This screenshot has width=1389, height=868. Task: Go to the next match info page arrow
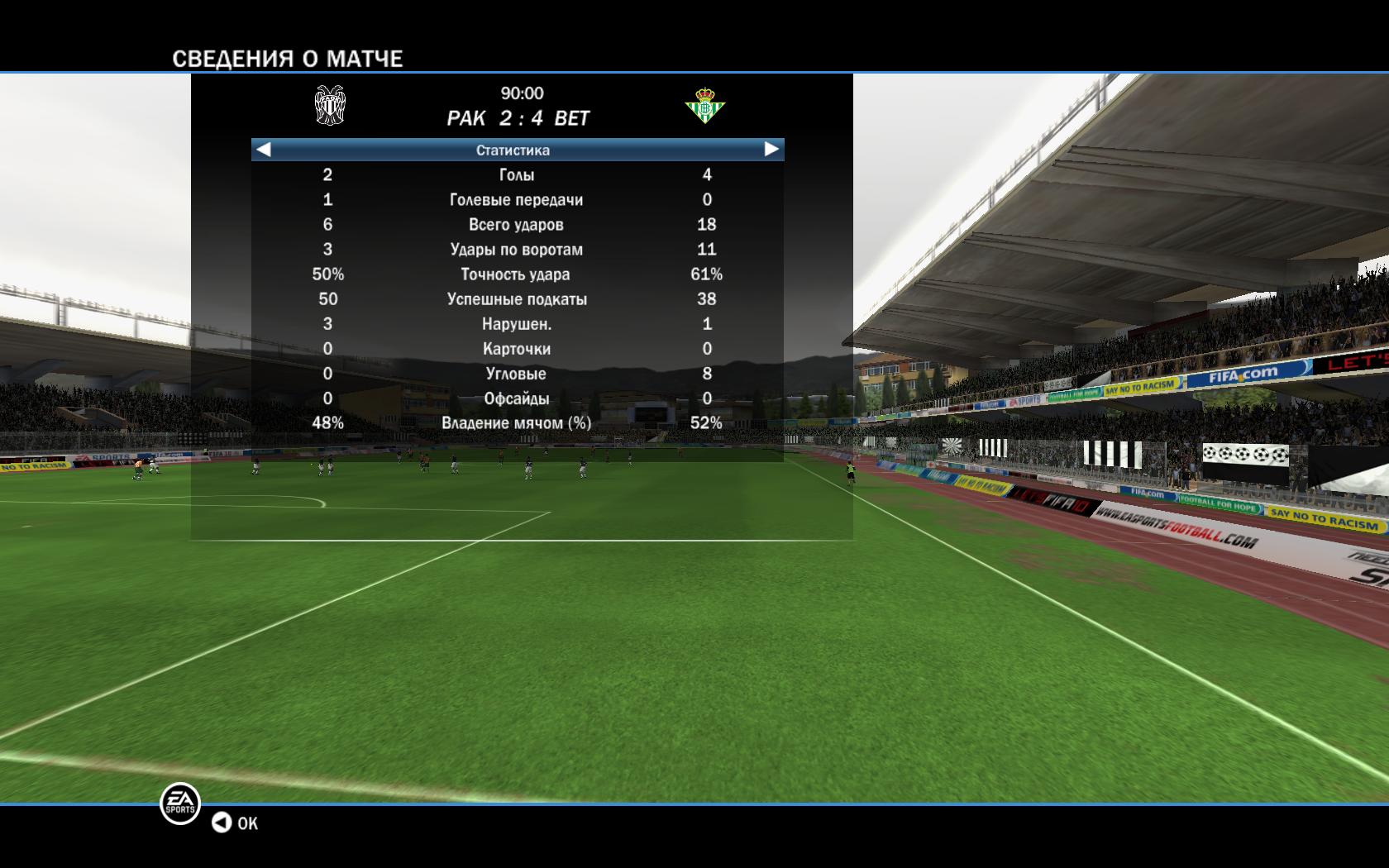771,150
